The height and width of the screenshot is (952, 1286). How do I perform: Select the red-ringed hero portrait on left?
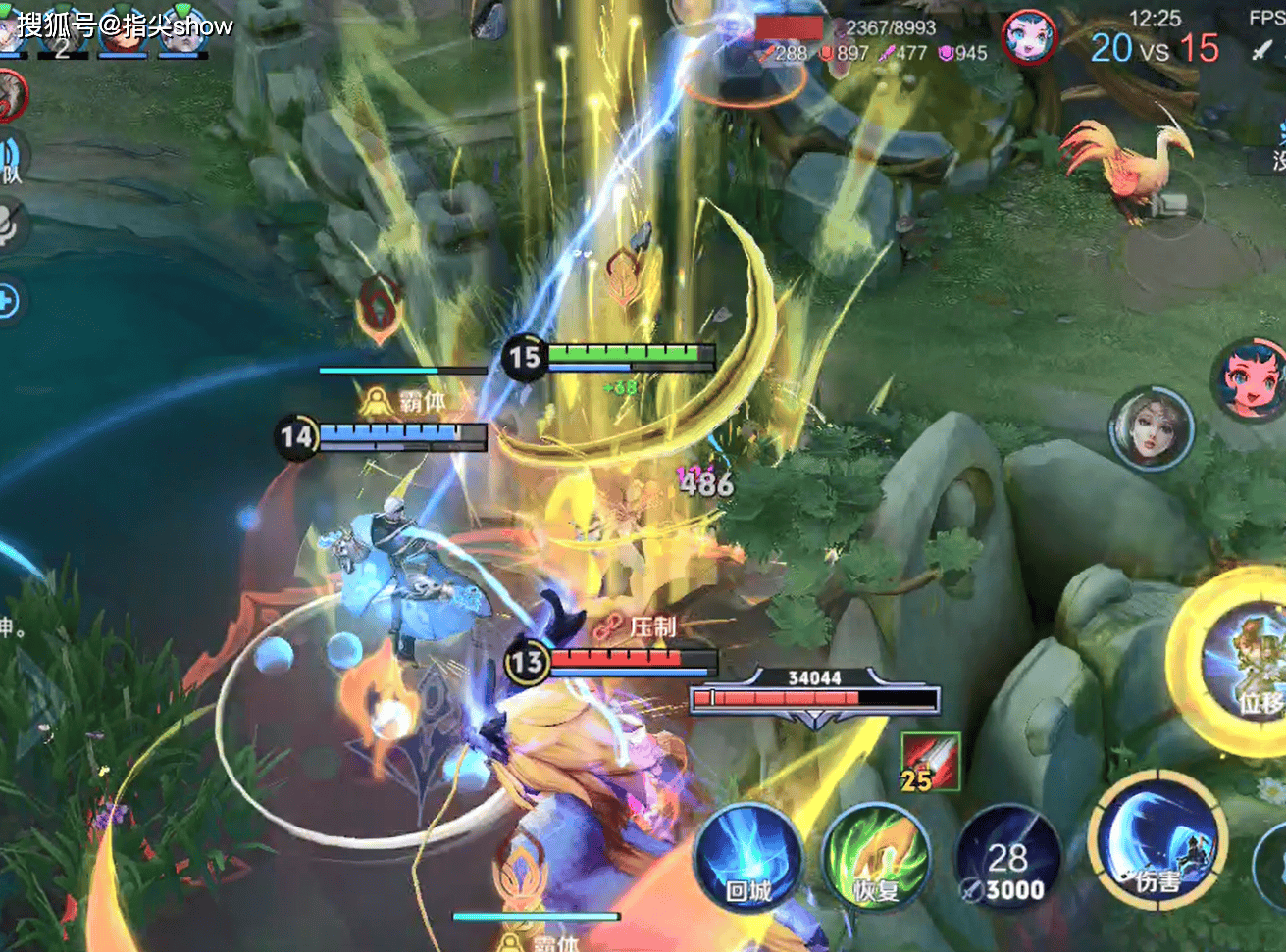tap(10, 96)
